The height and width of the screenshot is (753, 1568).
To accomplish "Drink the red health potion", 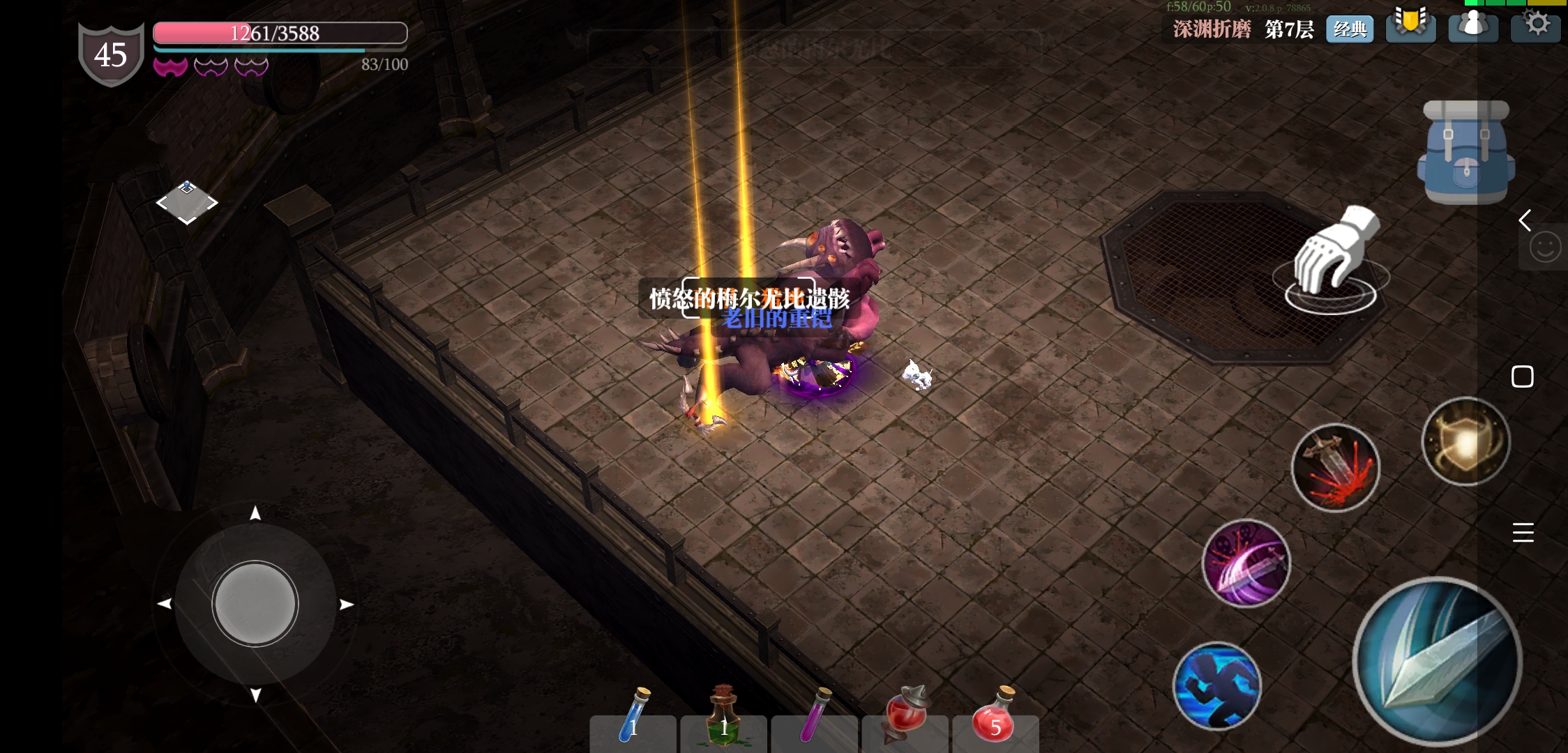I will (995, 718).
